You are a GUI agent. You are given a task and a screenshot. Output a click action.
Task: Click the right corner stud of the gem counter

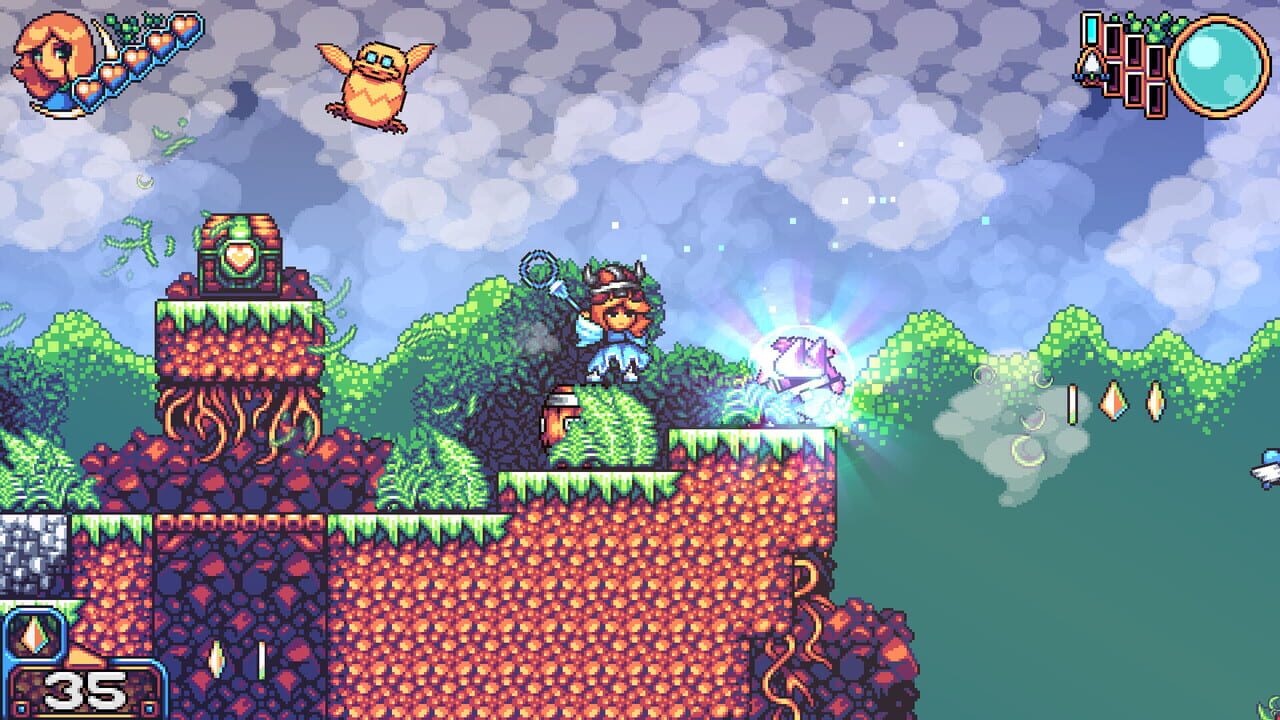tap(147, 707)
